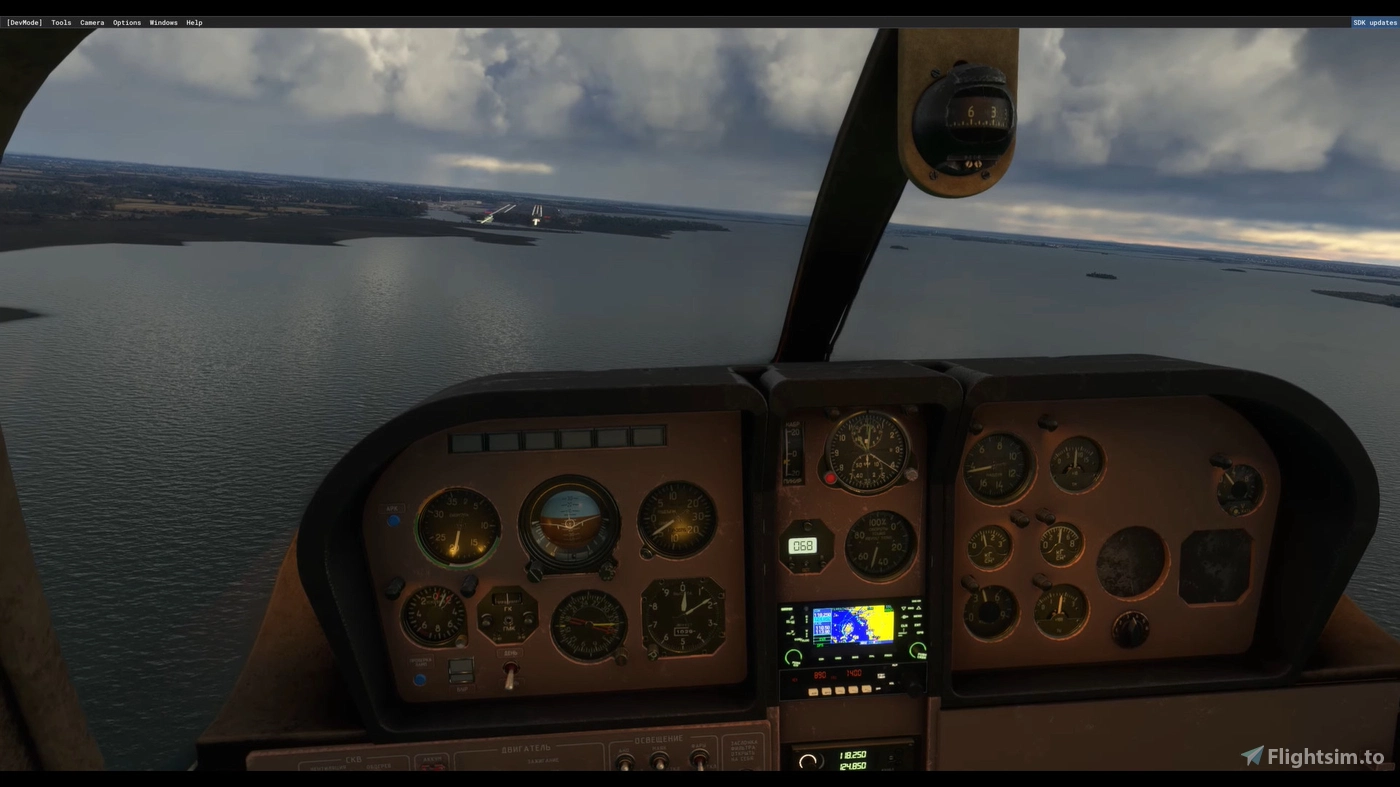Click the Tools menu in the menu bar
The height and width of the screenshot is (787, 1400).
tap(60, 22)
